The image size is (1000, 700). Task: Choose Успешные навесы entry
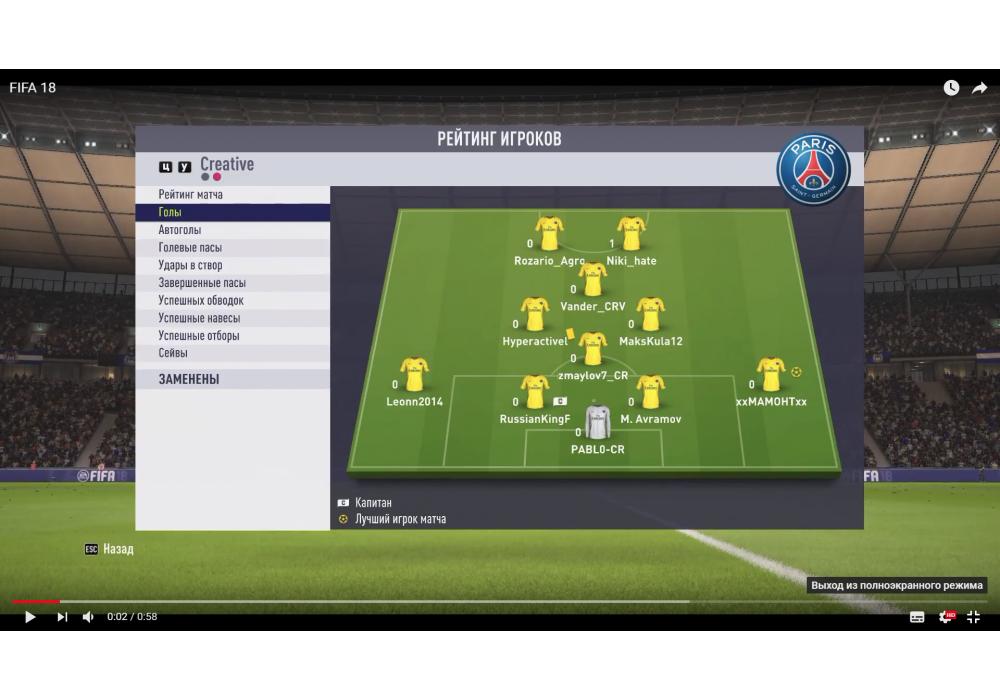199,318
